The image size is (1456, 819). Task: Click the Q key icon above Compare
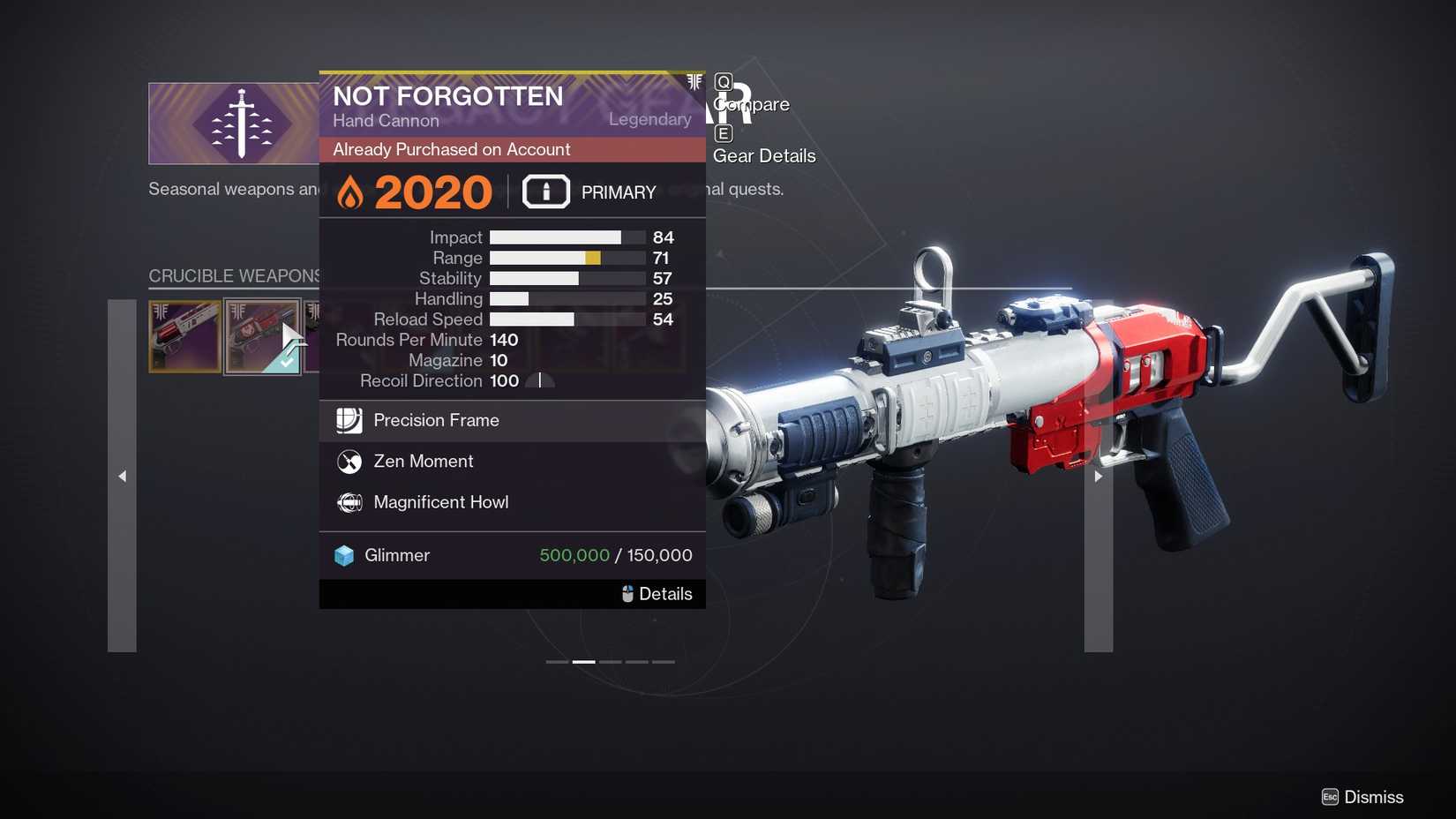pos(723,84)
